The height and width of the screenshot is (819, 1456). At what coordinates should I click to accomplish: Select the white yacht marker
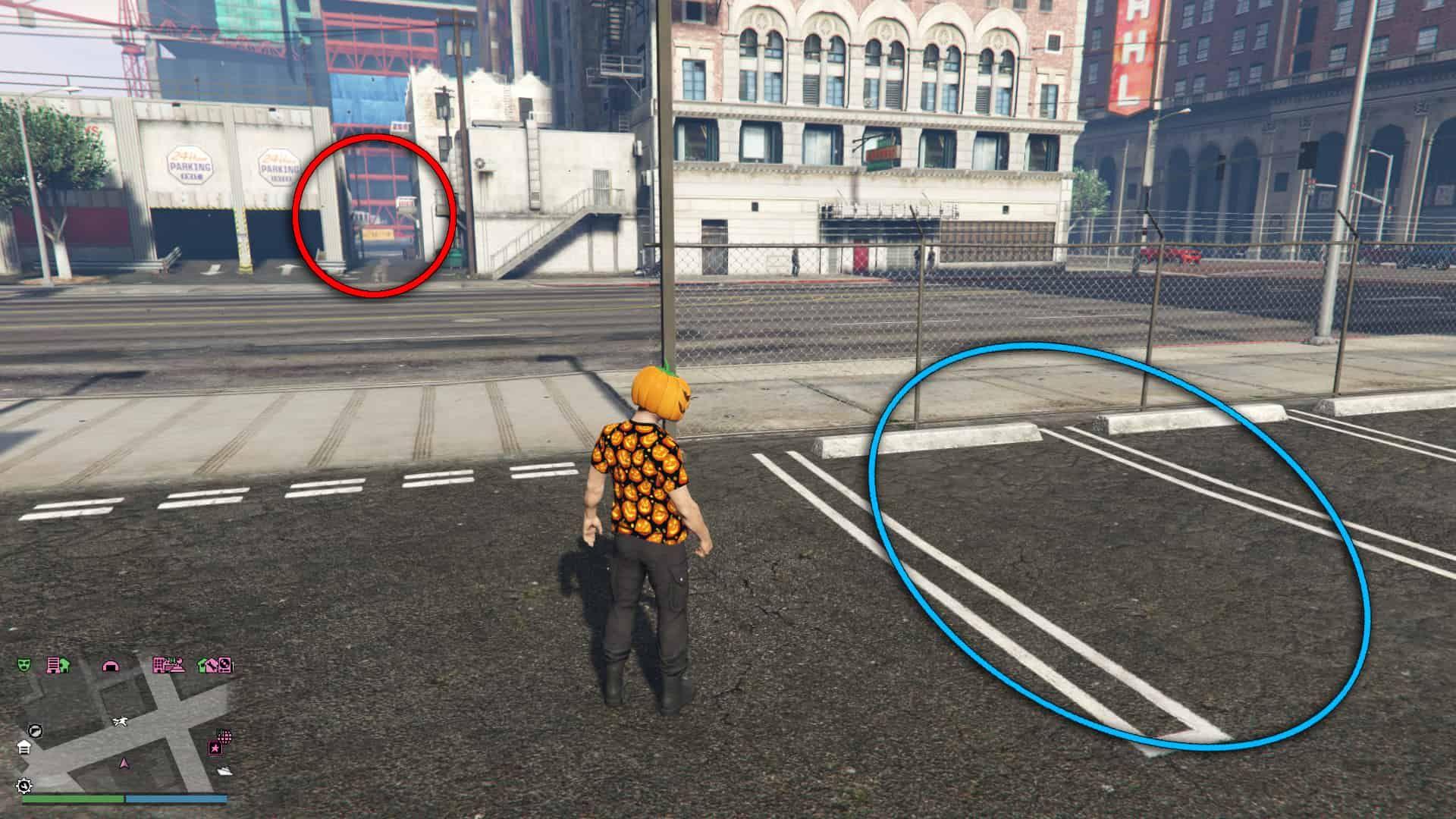224,770
